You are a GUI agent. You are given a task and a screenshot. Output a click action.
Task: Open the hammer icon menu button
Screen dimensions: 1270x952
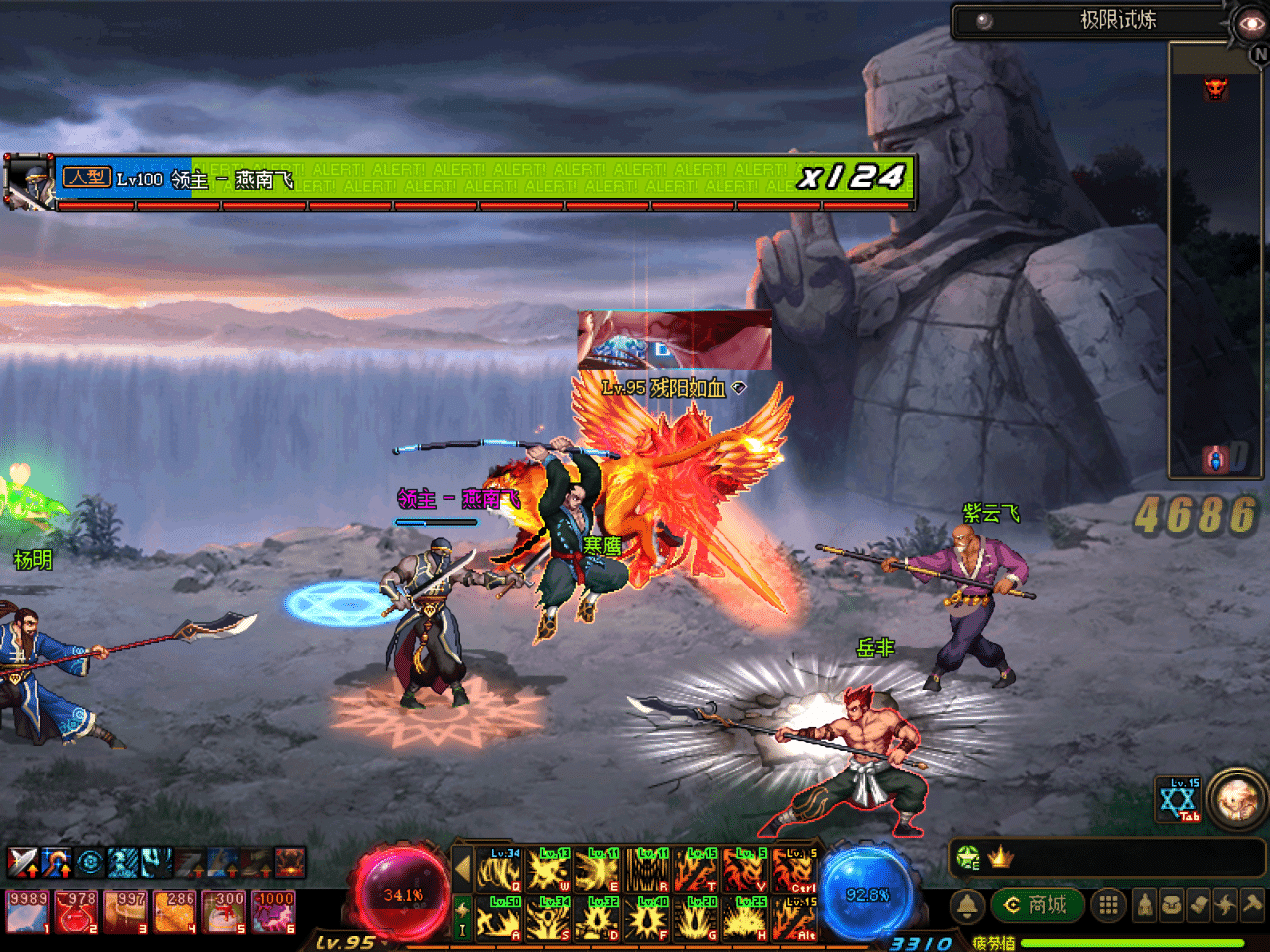point(1252,905)
